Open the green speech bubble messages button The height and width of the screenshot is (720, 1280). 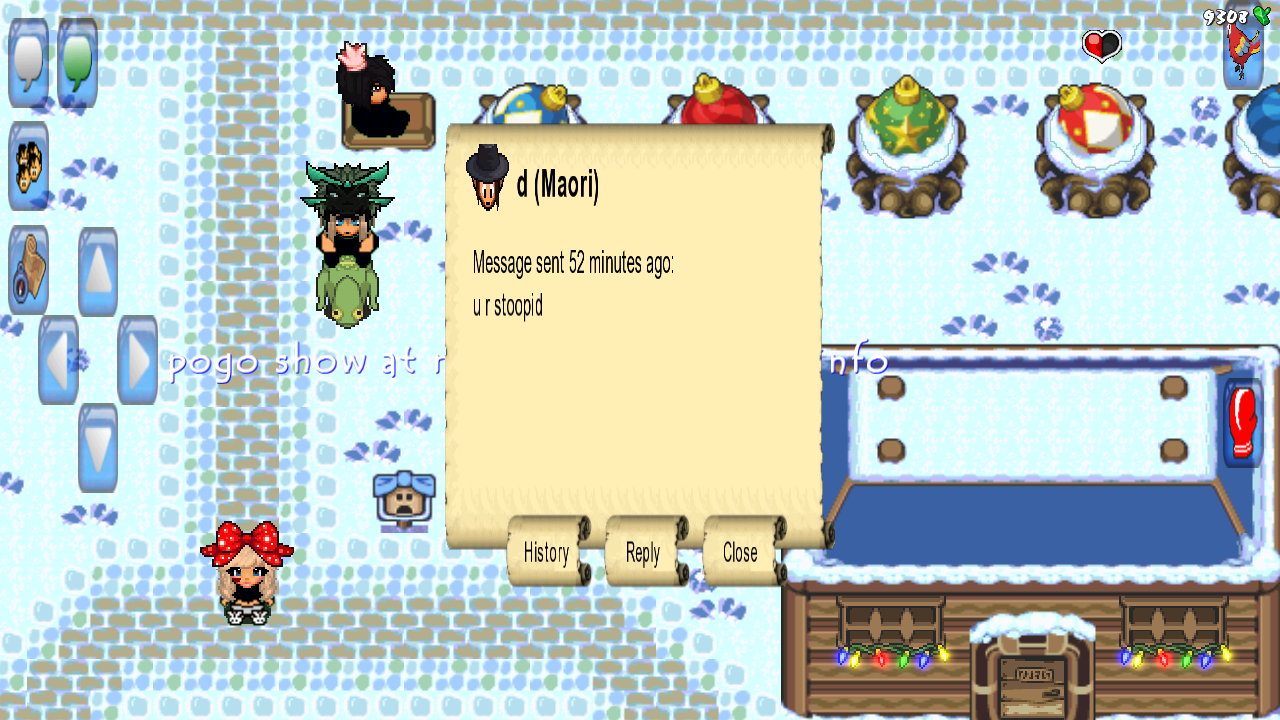pyautogui.click(x=77, y=62)
